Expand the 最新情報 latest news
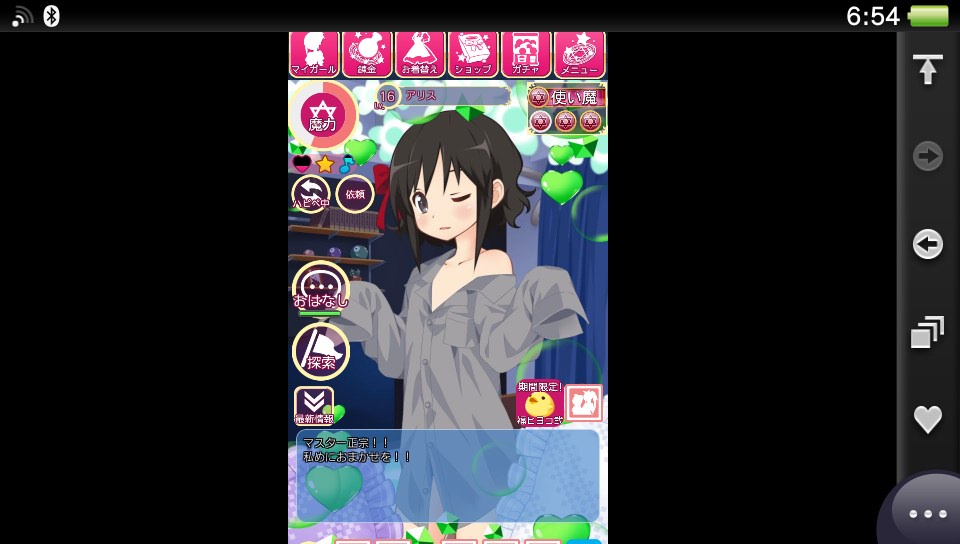960x544 pixels. pos(313,406)
